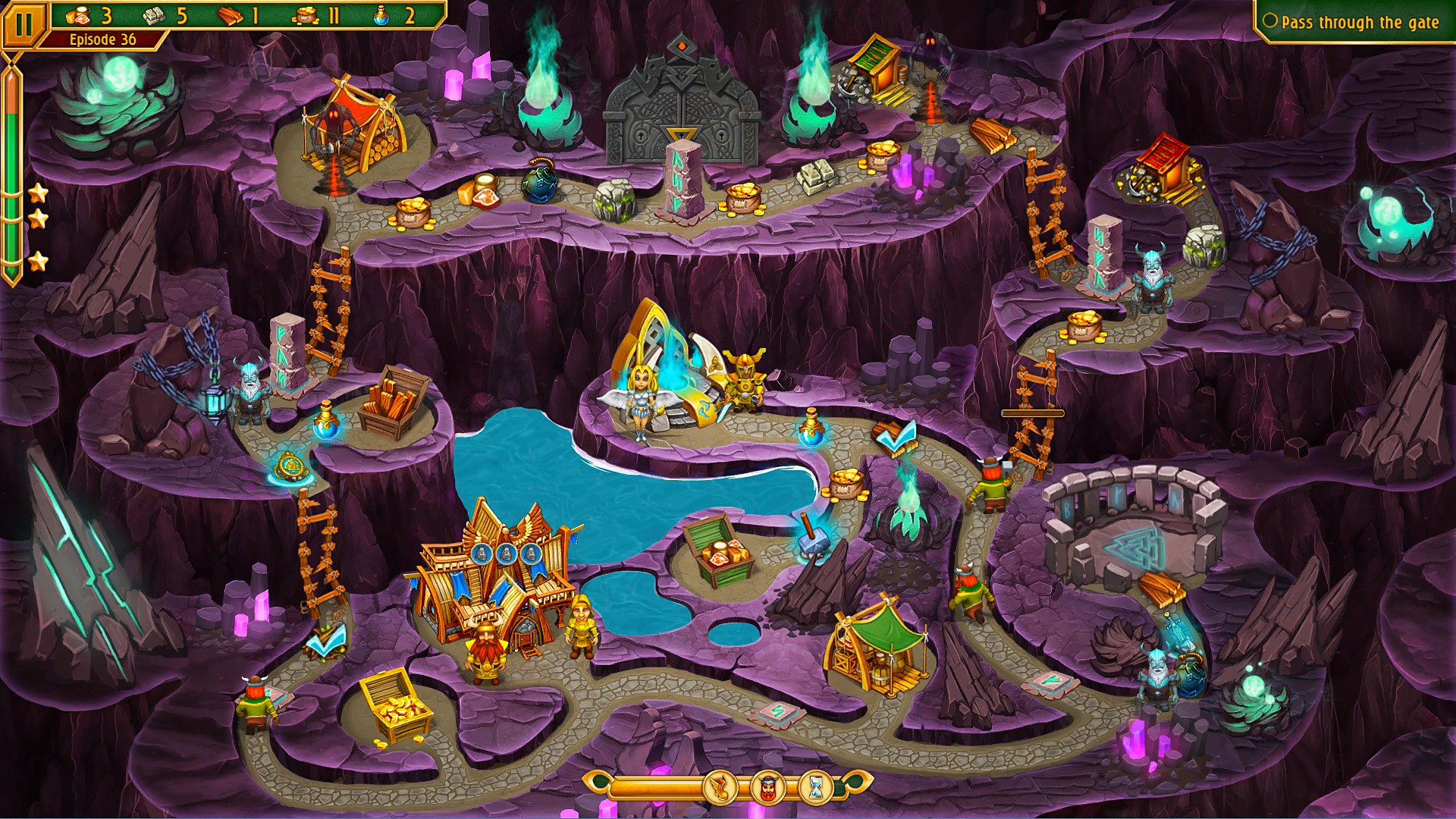Open the 'Pass through the gate' objective
The image size is (1456, 819).
1354,23
